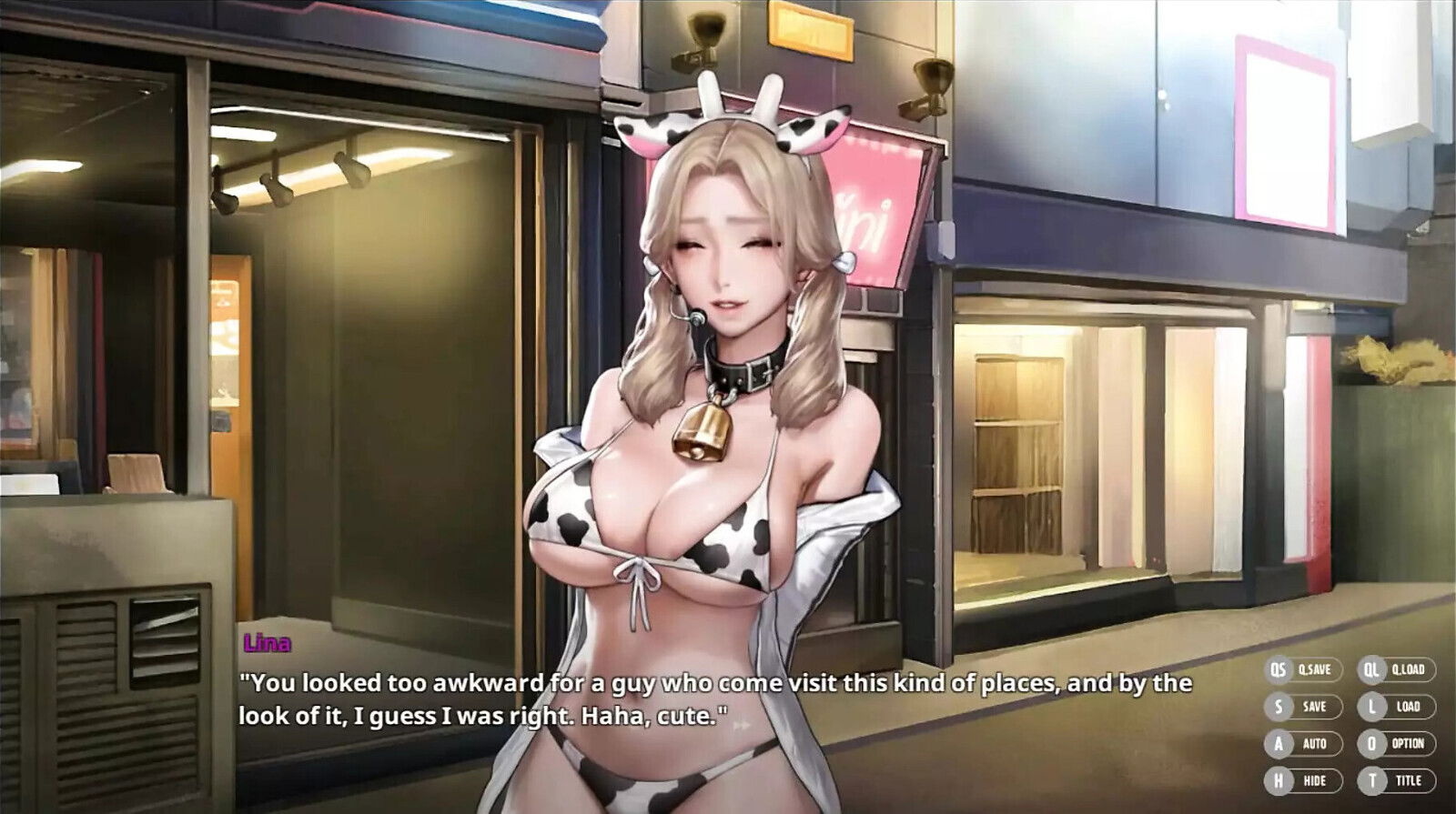Activate the A auto-play icon
Image resolution: width=1456 pixels, height=814 pixels.
1278,742
